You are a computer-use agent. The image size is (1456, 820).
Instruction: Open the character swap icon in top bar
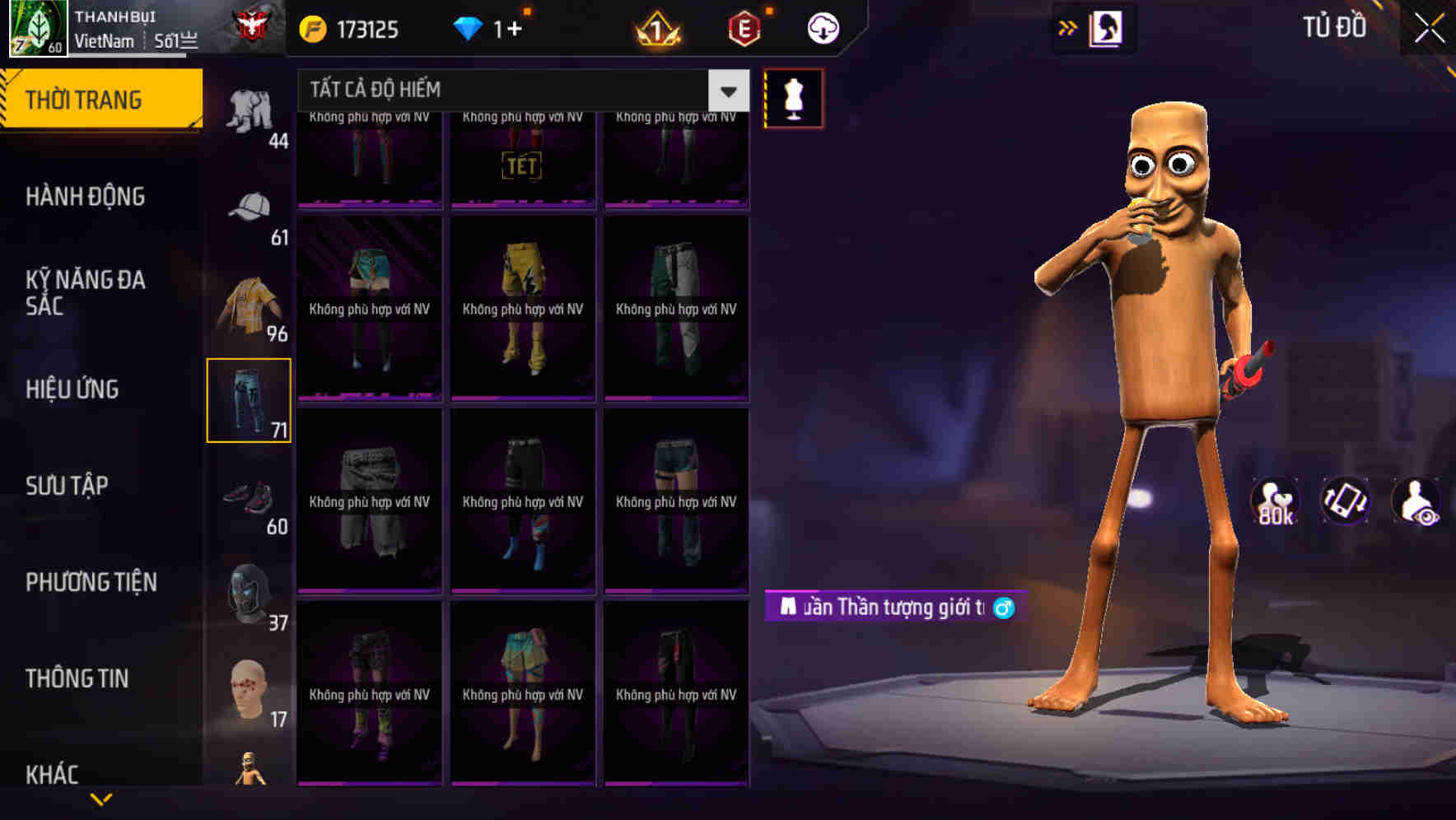coord(1104,26)
